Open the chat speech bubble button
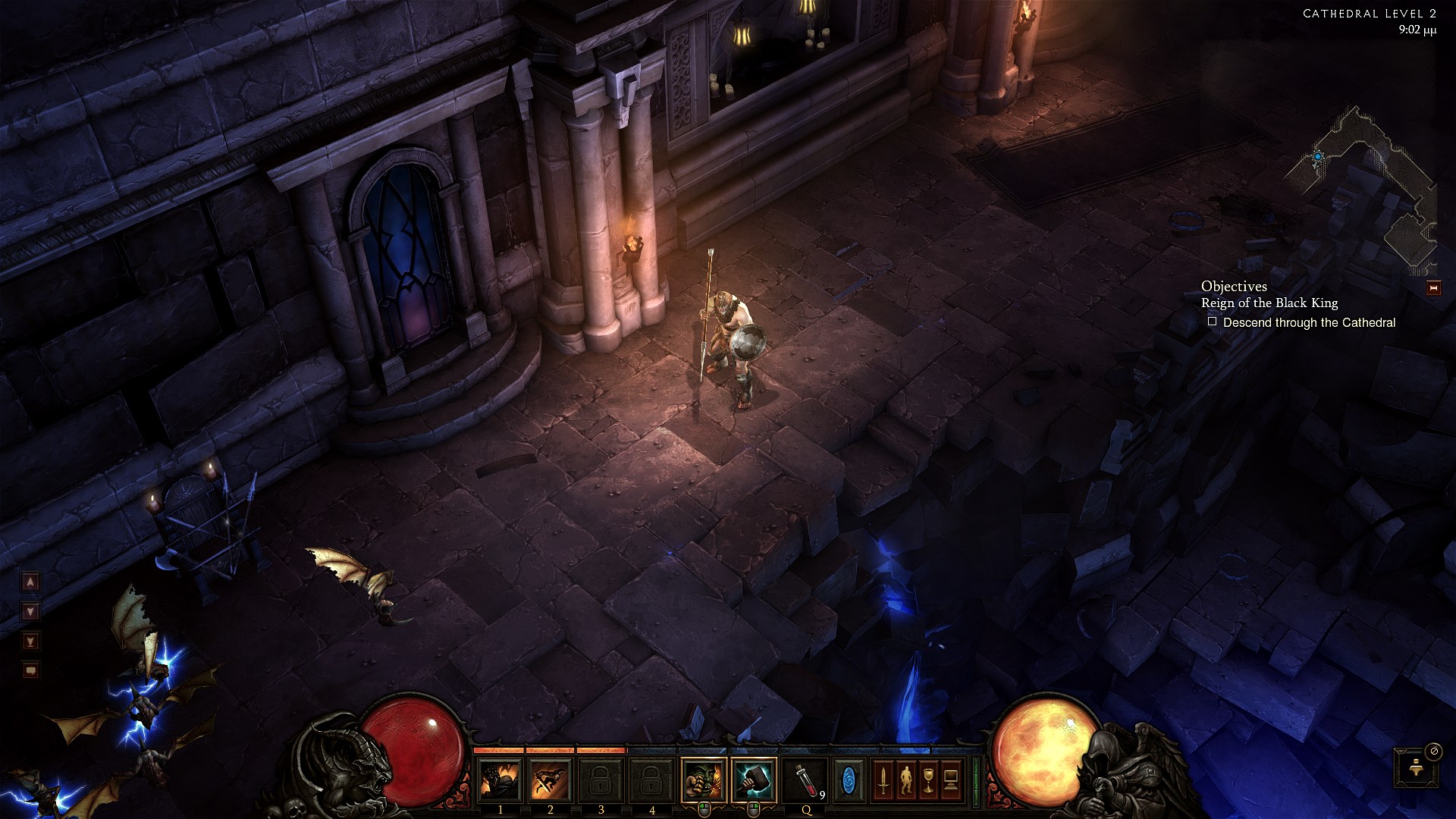 [30, 670]
